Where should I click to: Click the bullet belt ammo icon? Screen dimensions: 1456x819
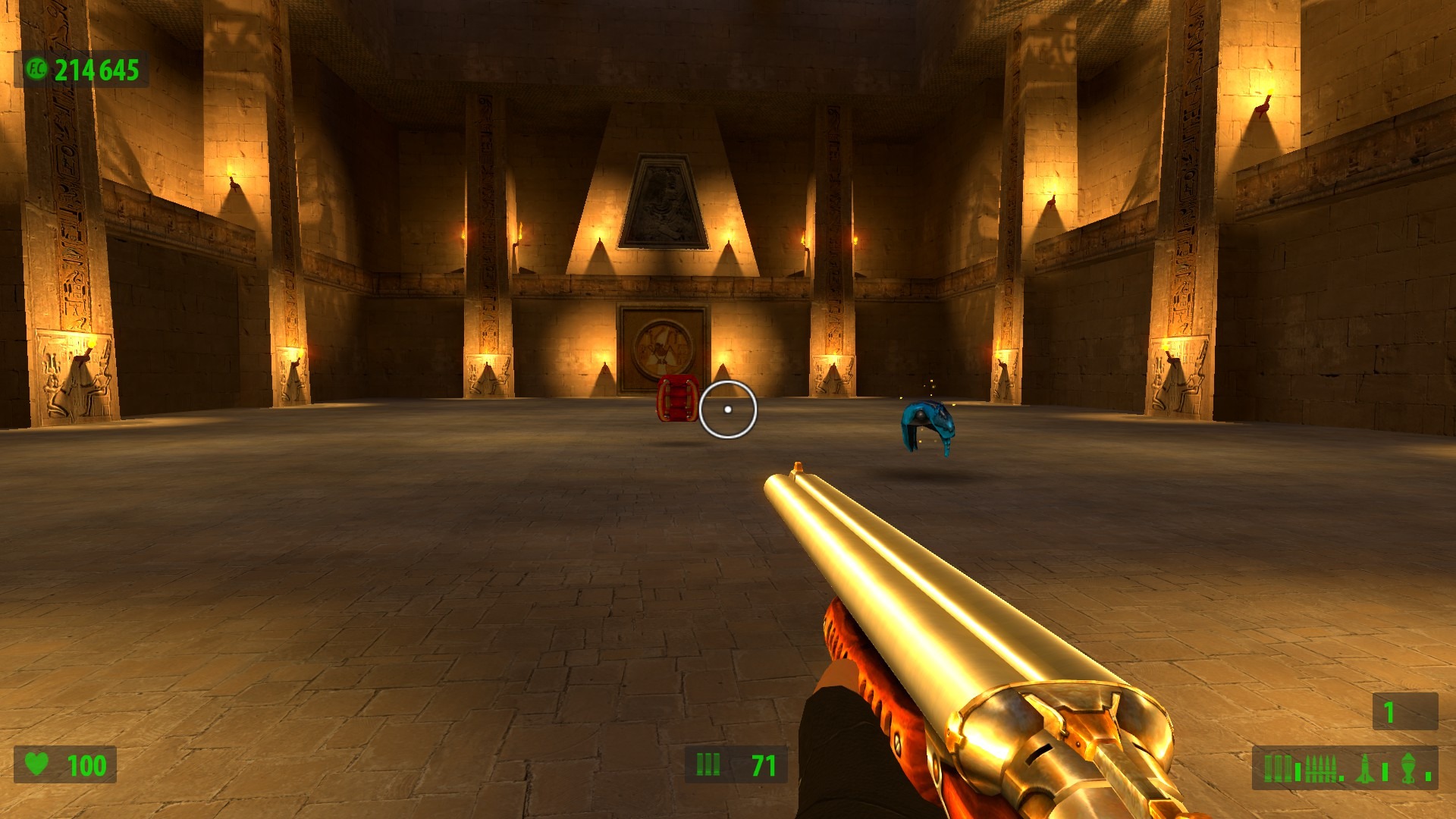pos(1321,769)
